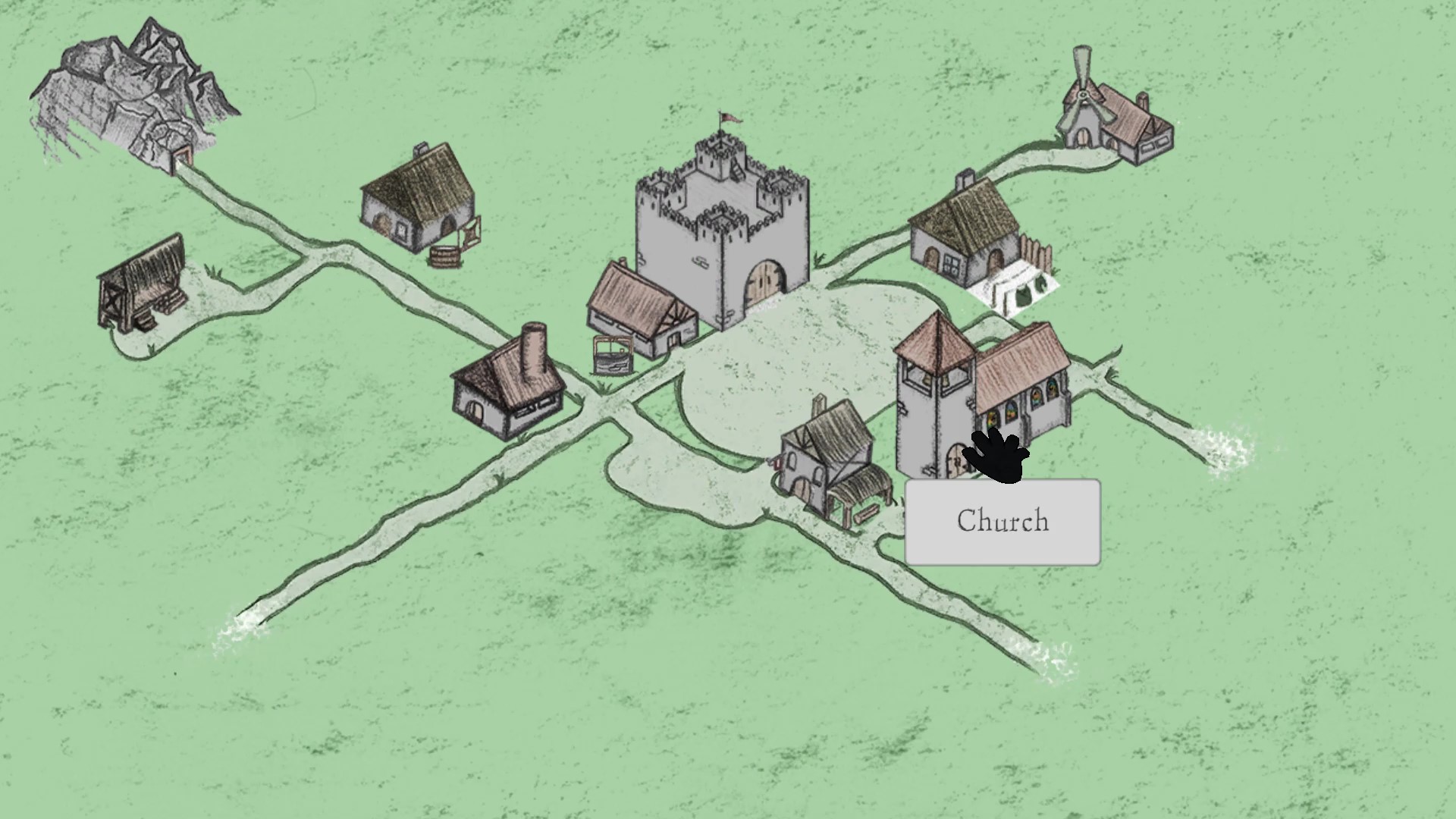The image size is (1456, 819).
Task: Click the castle's arched gate
Action: 762,281
